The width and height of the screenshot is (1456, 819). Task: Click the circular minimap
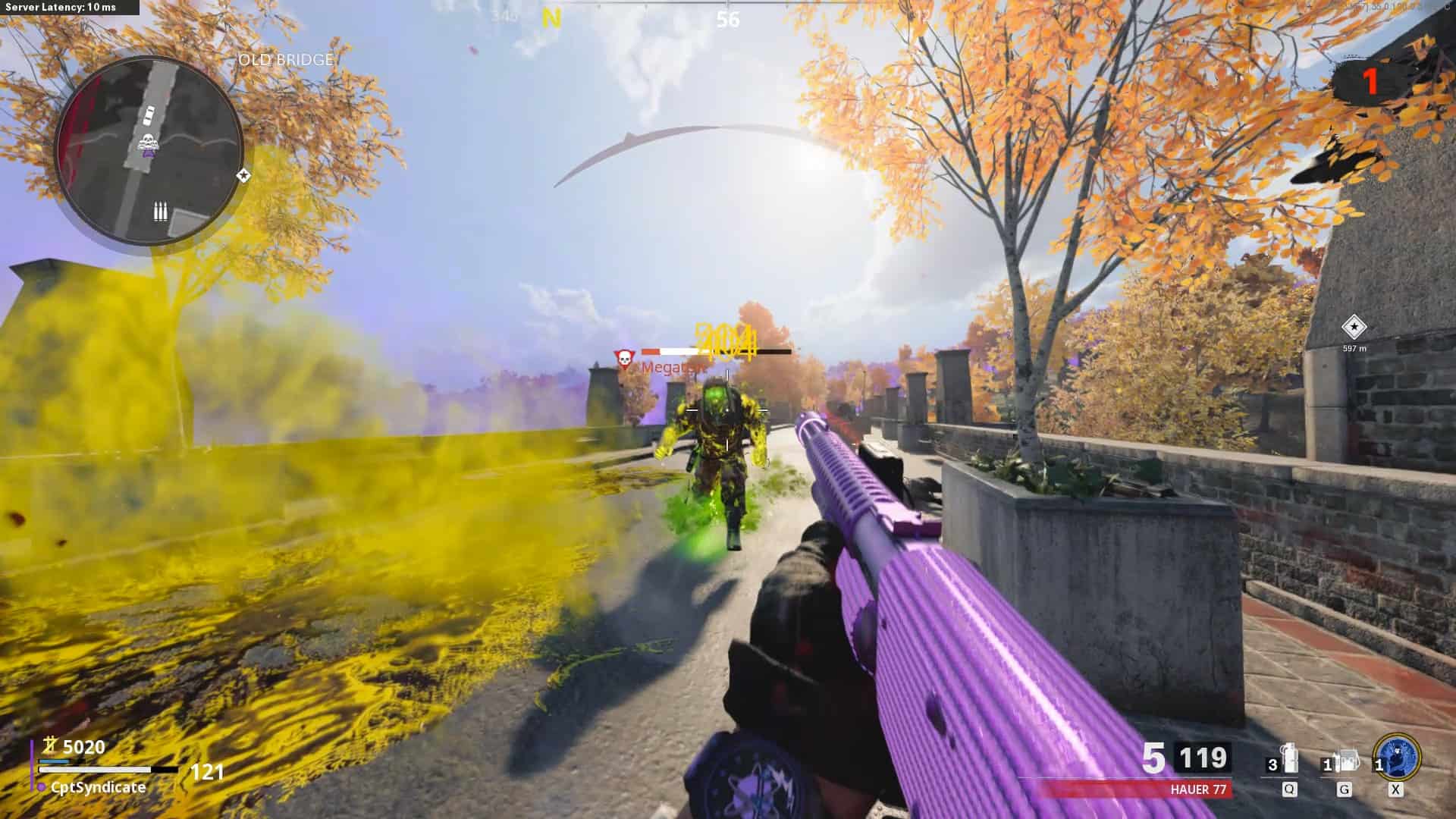point(149,149)
